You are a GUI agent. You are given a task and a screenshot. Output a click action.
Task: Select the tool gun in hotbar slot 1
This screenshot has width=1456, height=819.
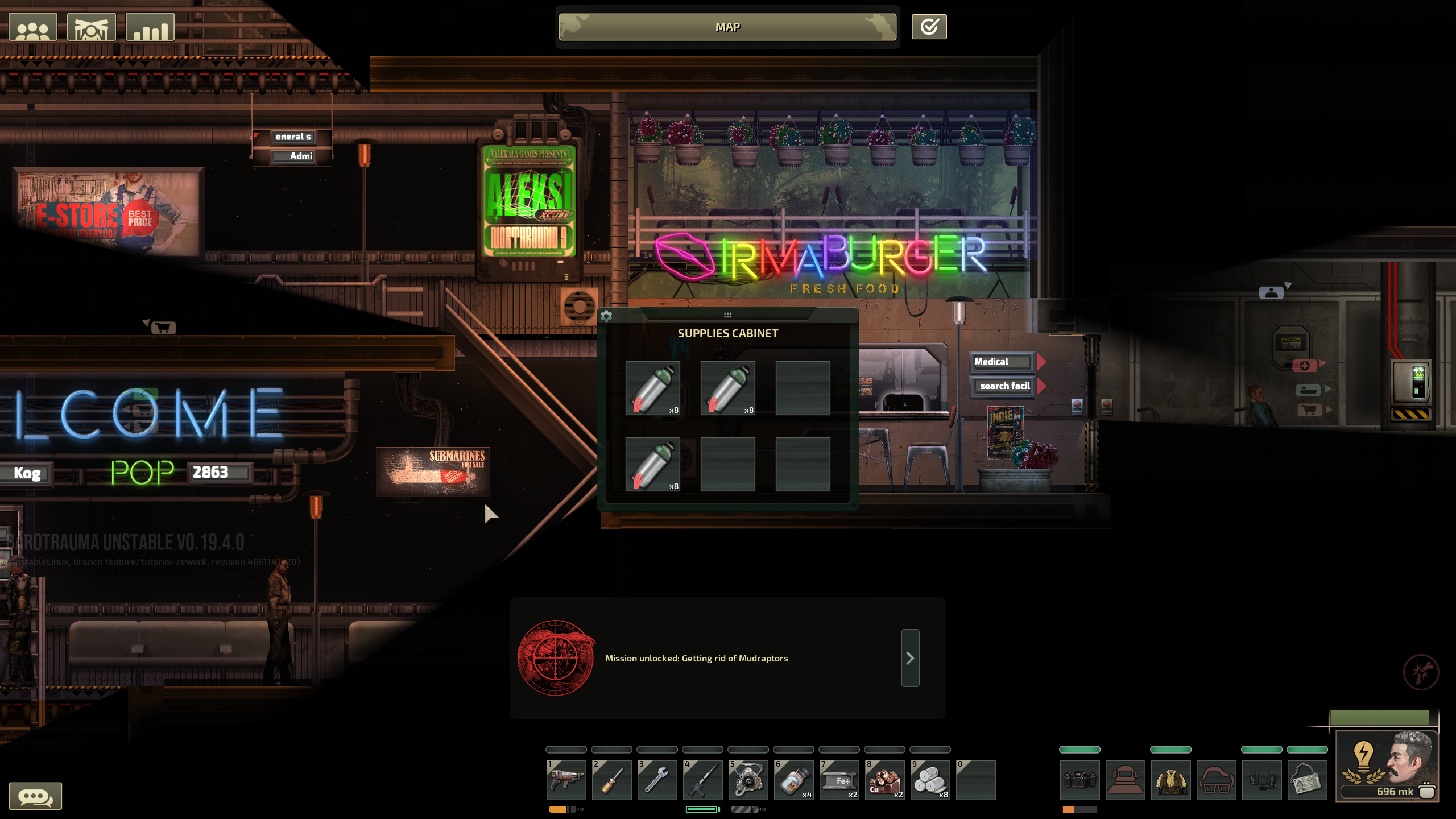566,780
